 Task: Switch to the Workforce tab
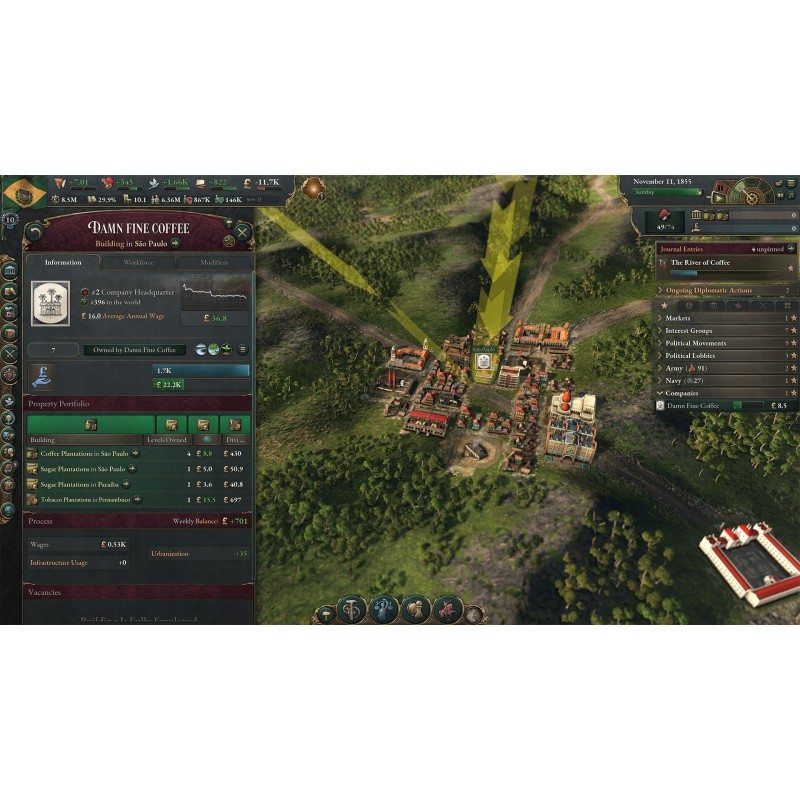point(138,262)
